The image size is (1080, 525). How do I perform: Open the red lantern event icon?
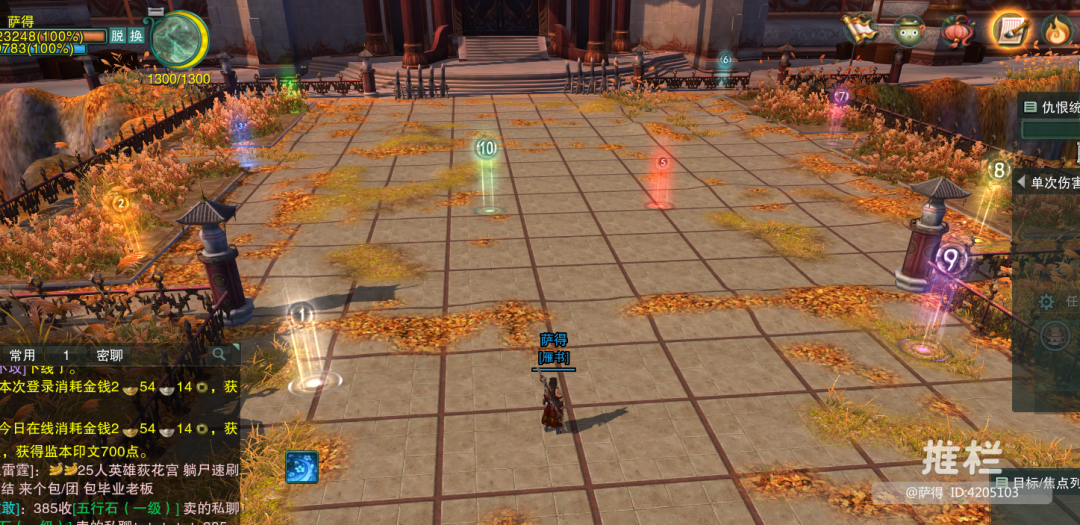point(958,30)
